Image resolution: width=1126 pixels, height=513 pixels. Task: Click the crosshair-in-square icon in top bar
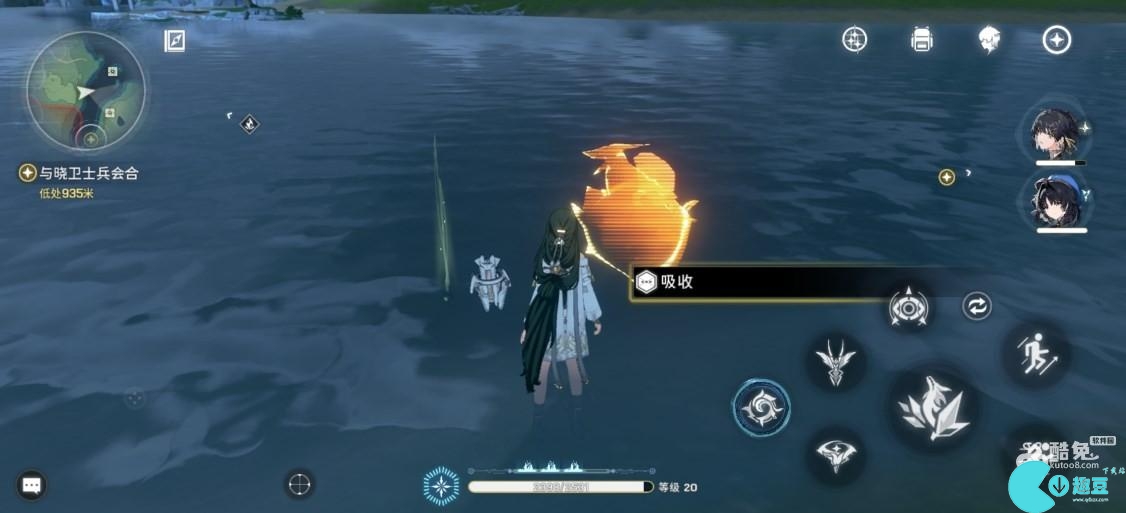(x=854, y=39)
